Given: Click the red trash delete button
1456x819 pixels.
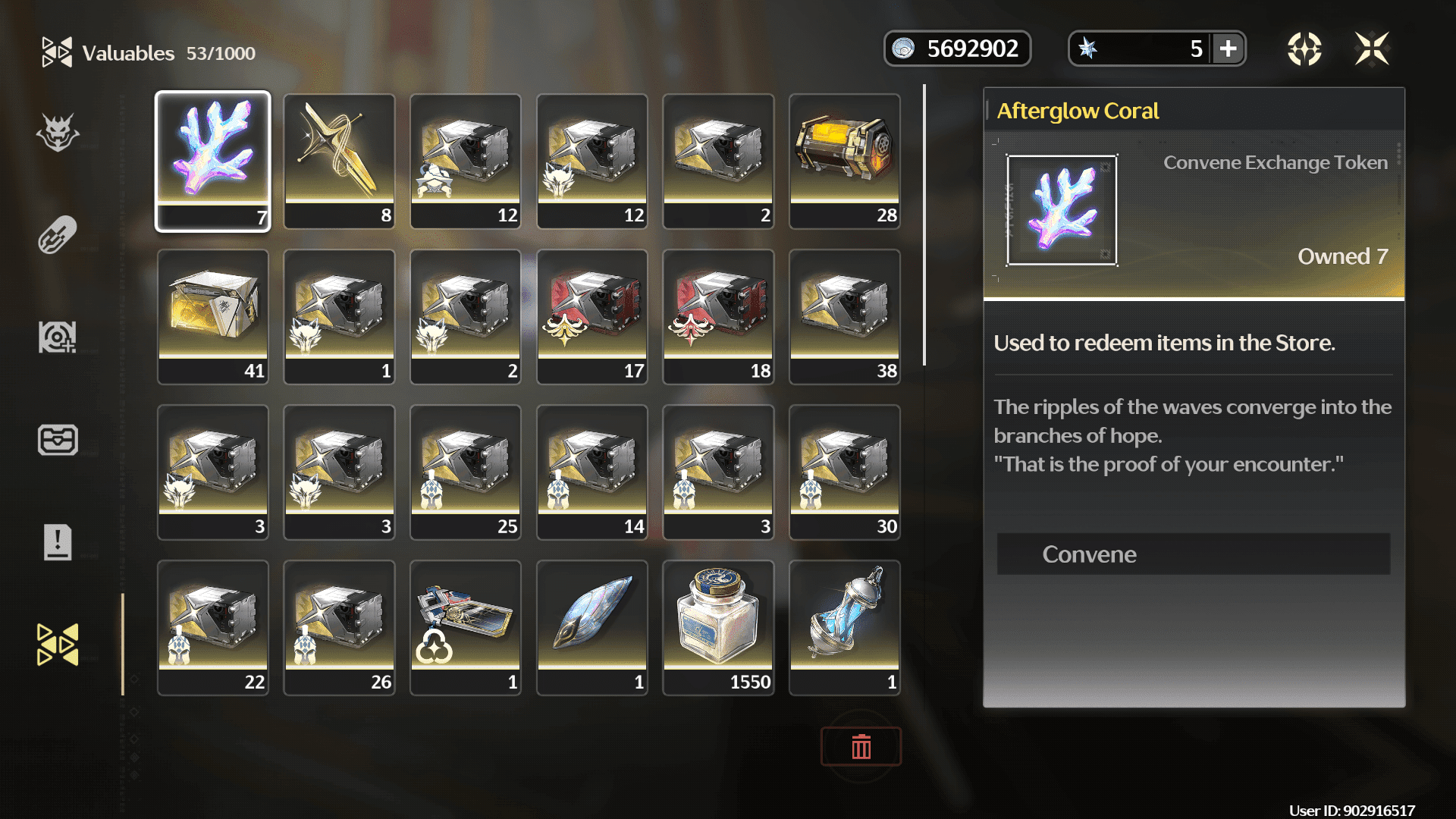Looking at the screenshot, I should pyautogui.click(x=861, y=747).
